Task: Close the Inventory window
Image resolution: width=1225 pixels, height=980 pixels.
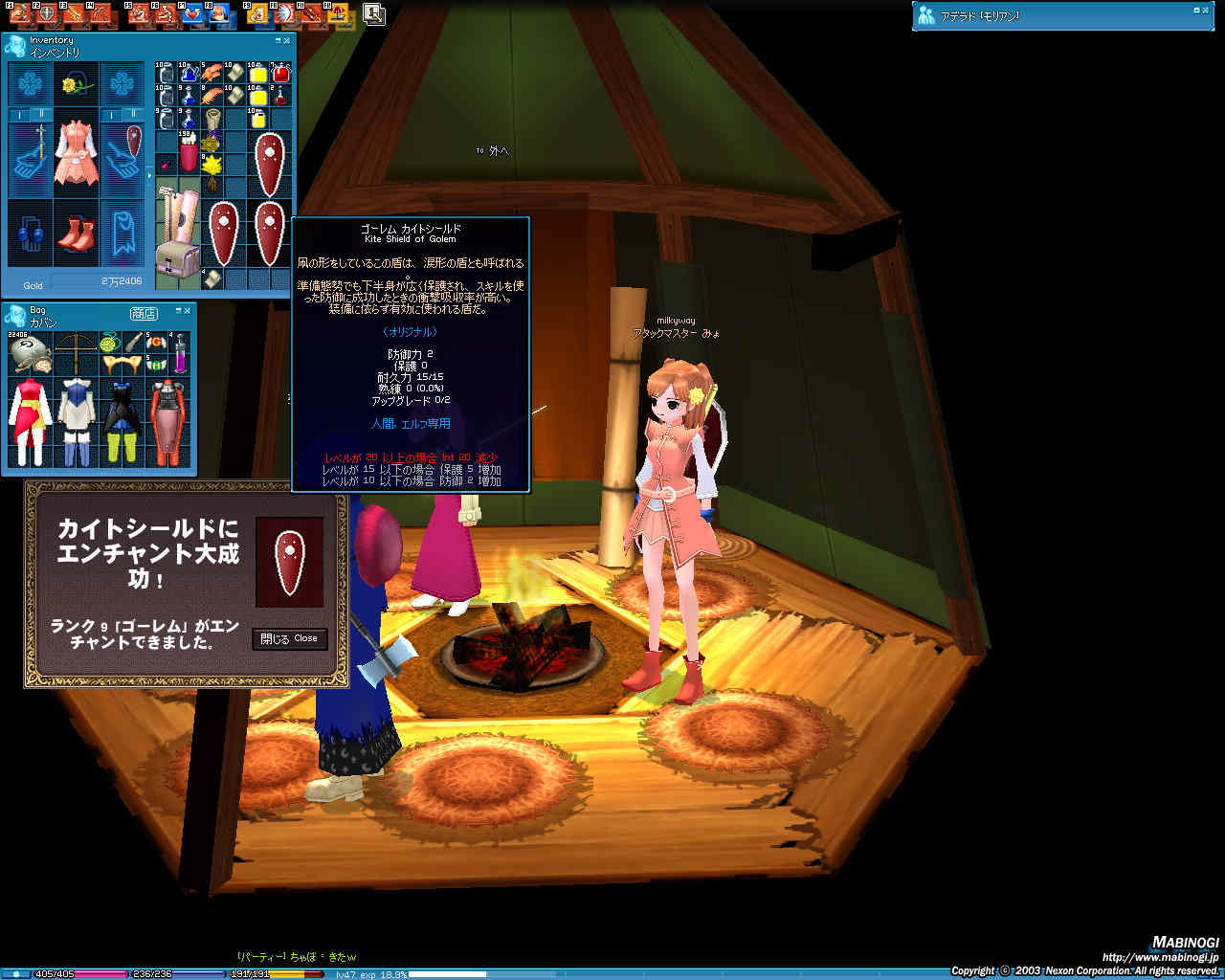Action: [x=287, y=40]
